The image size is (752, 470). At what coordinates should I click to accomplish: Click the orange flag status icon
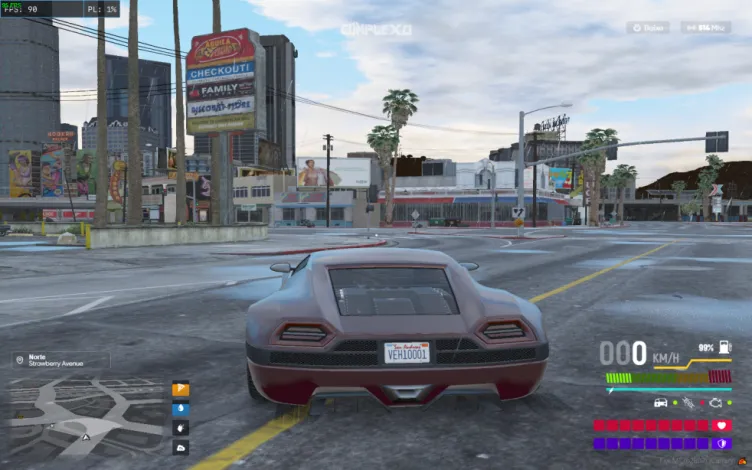point(181,390)
